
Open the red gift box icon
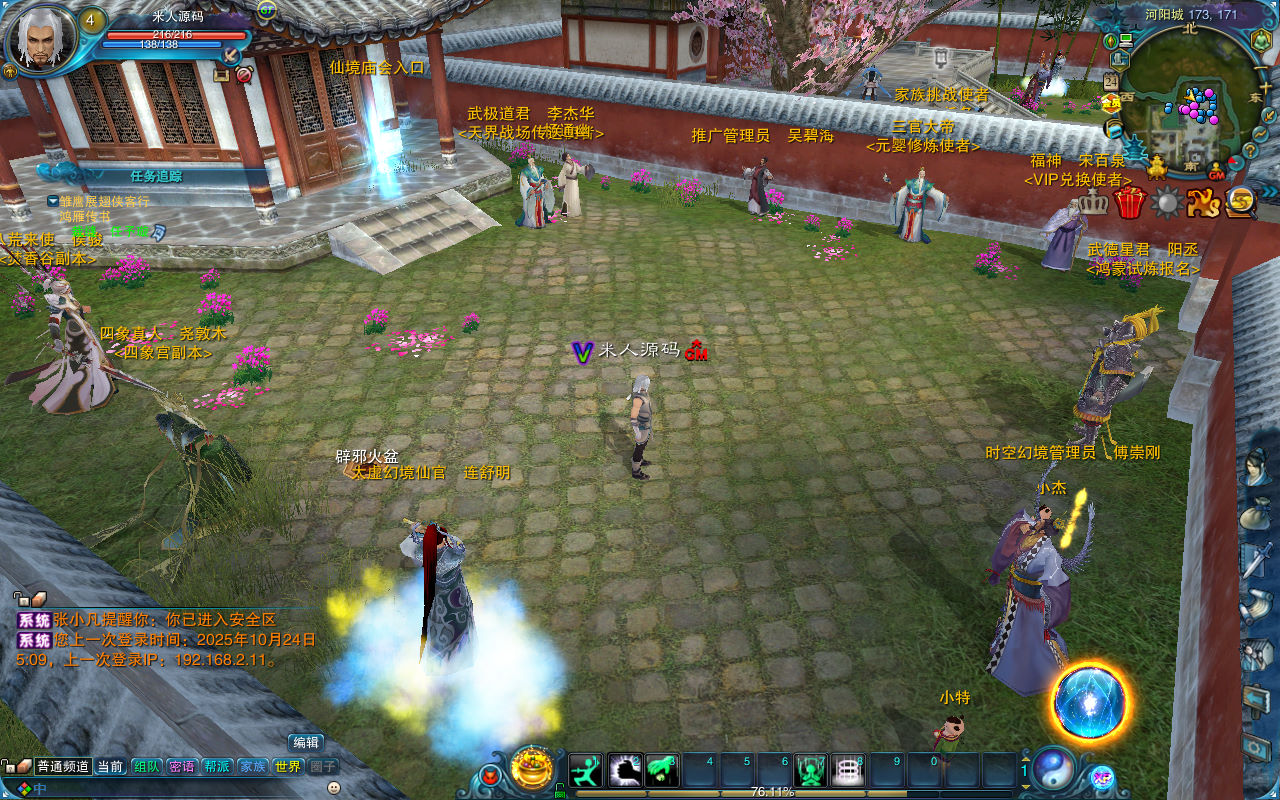pyautogui.click(x=1130, y=202)
